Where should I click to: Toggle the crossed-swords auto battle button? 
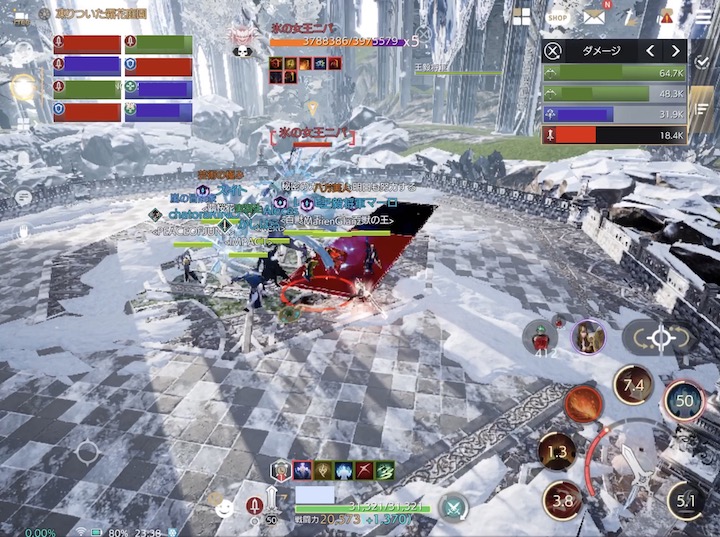tap(454, 507)
